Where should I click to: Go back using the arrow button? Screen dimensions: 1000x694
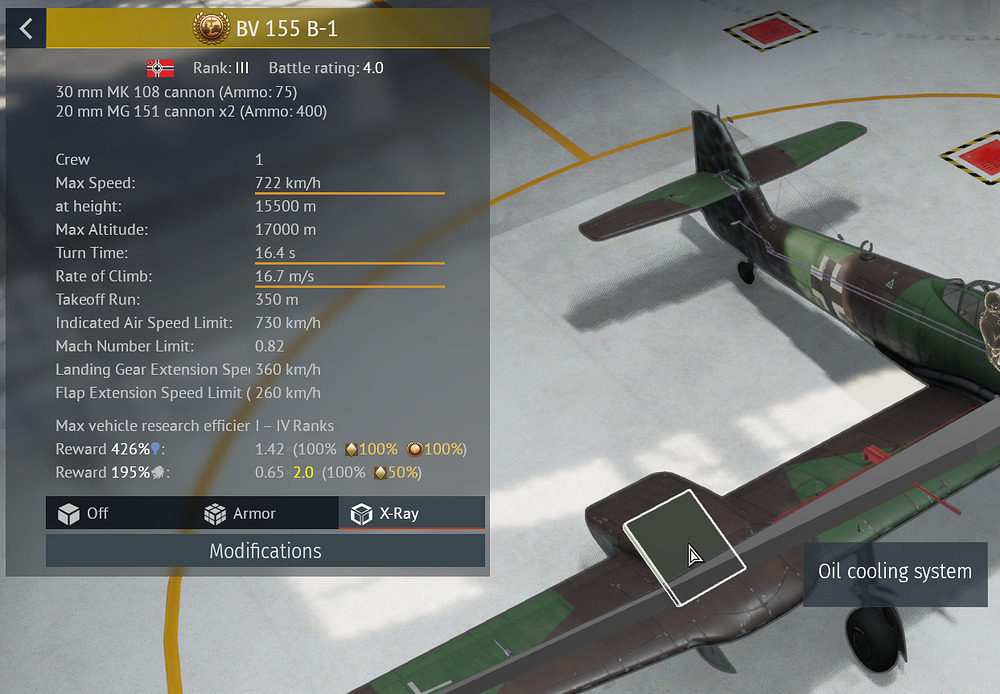point(26,28)
